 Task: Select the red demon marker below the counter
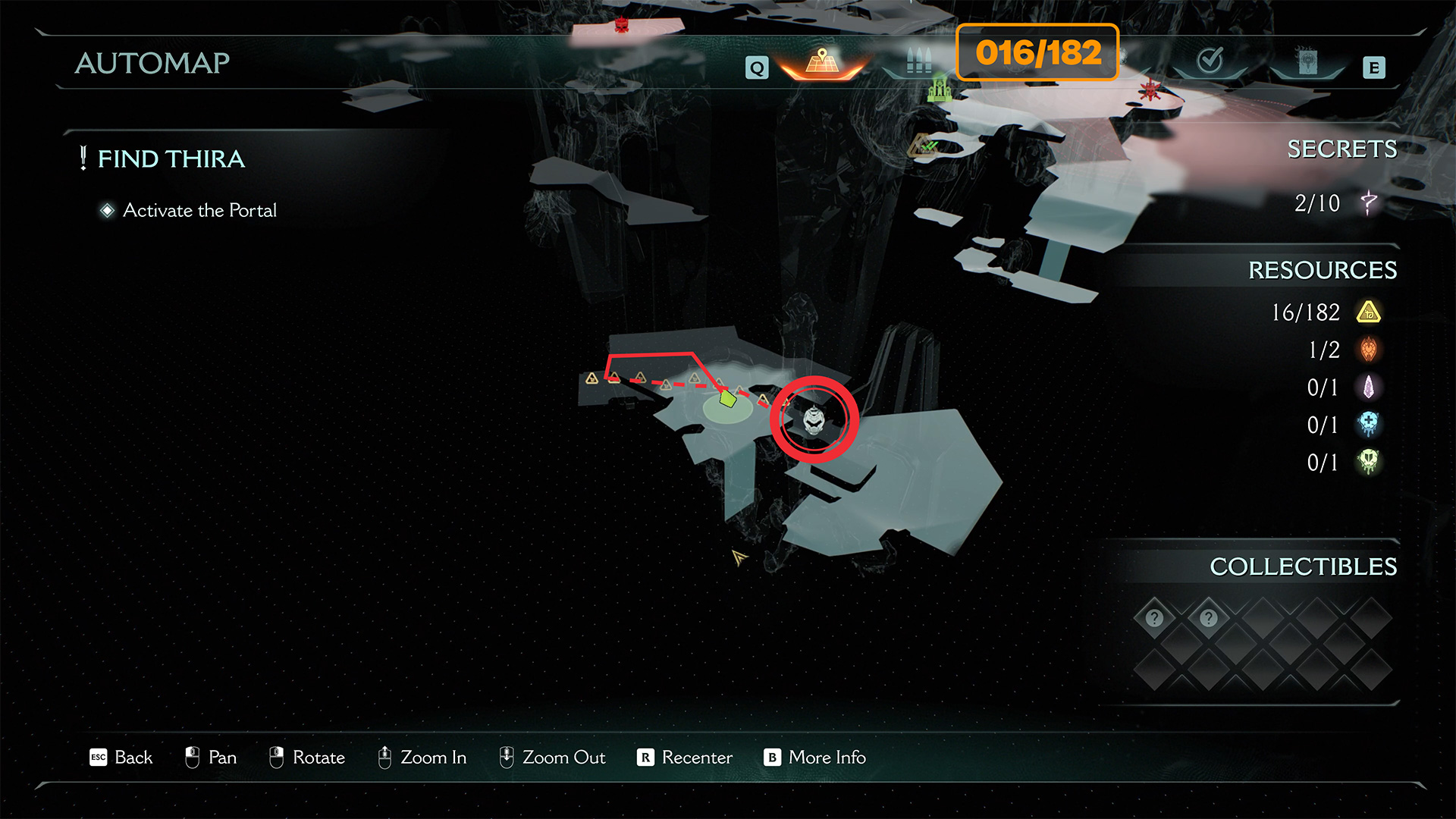point(1150,91)
